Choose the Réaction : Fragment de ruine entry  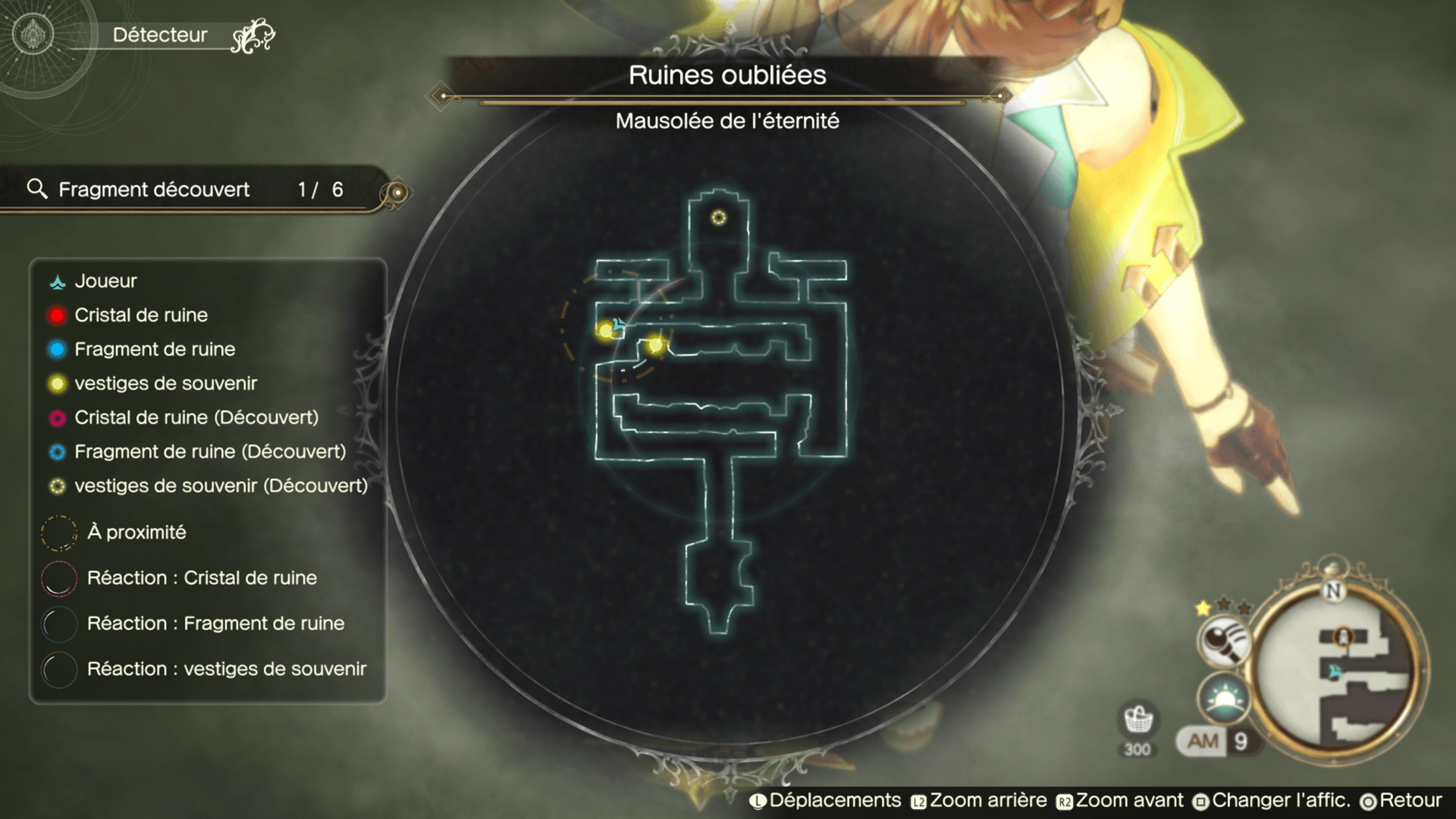(x=215, y=623)
